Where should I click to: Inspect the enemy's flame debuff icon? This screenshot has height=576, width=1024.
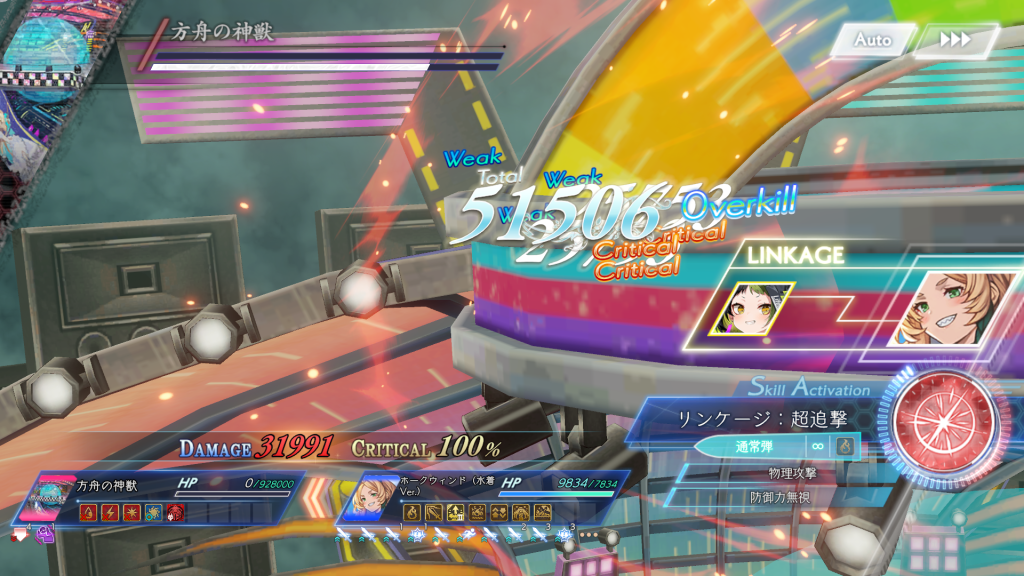click(x=87, y=513)
